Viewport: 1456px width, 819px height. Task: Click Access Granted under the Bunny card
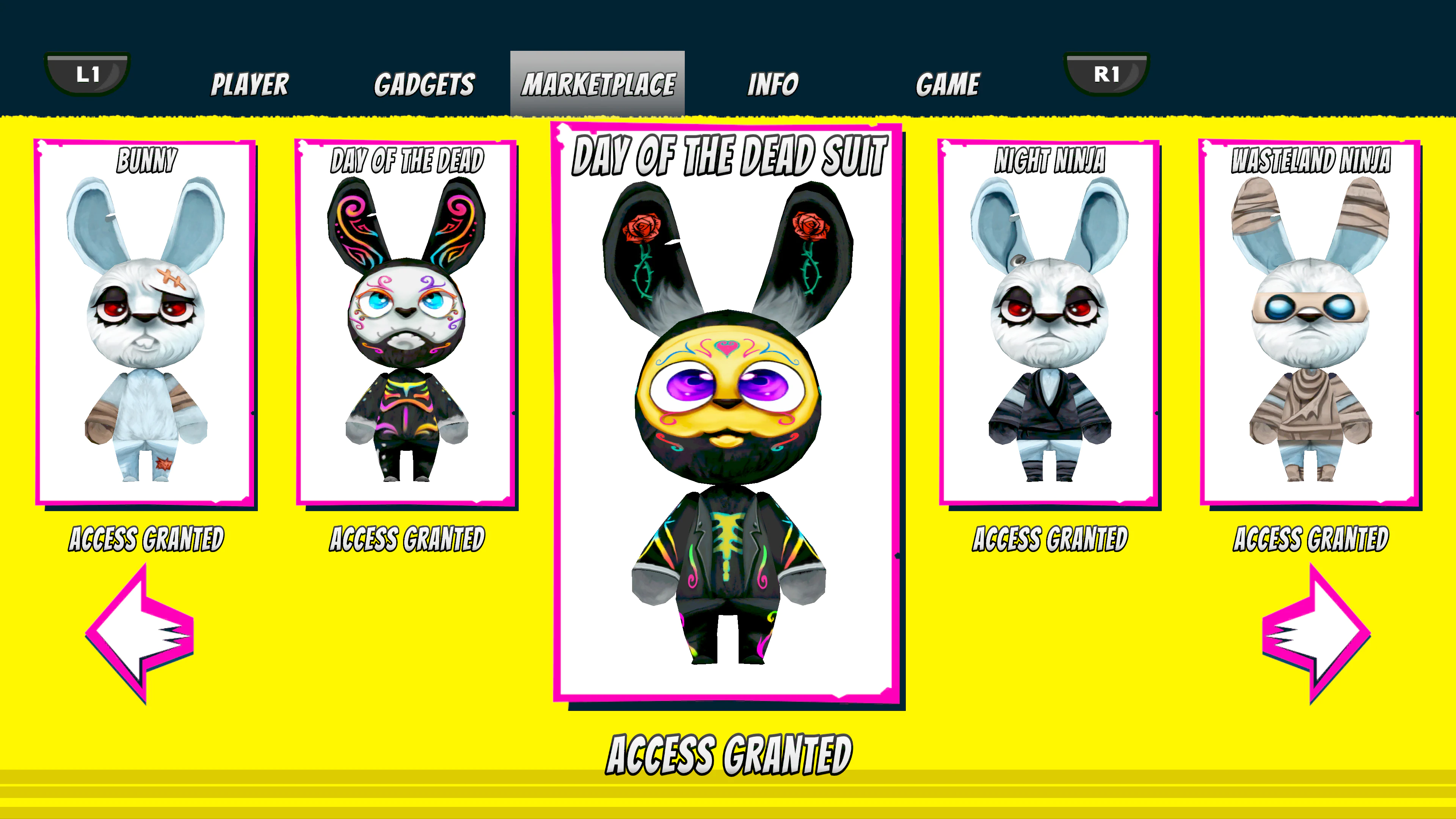point(146,539)
